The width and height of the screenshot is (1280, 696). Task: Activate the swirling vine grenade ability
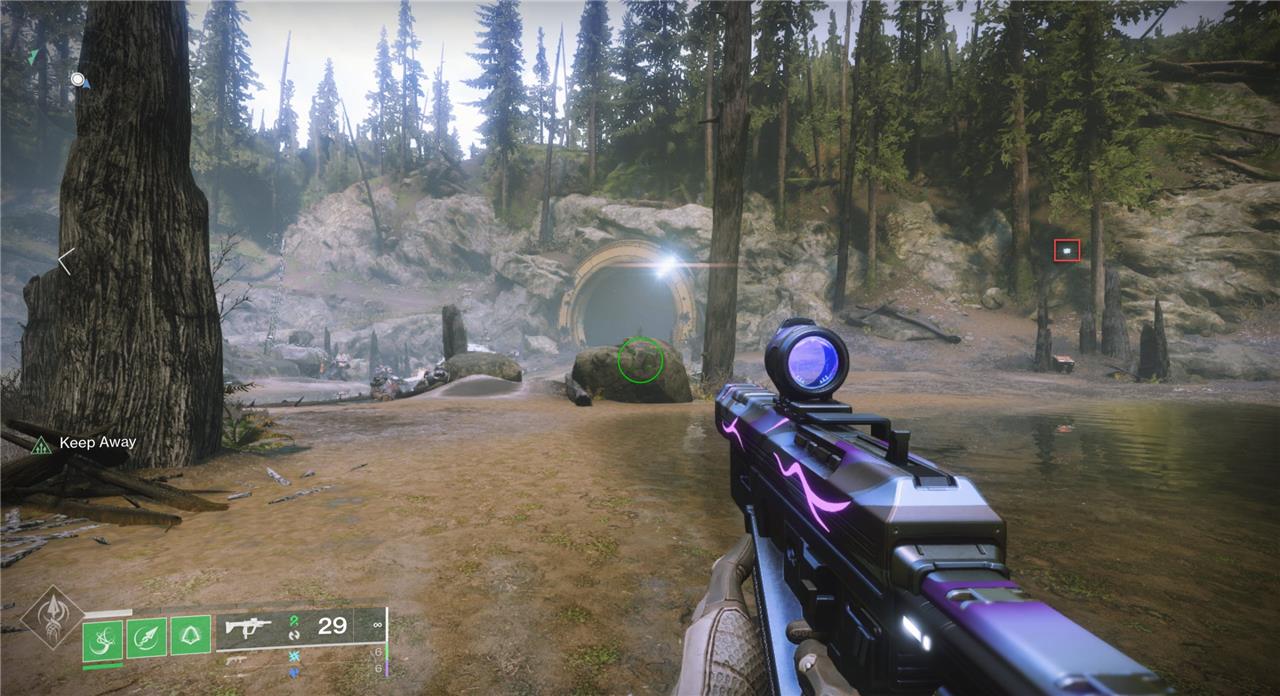pos(102,637)
